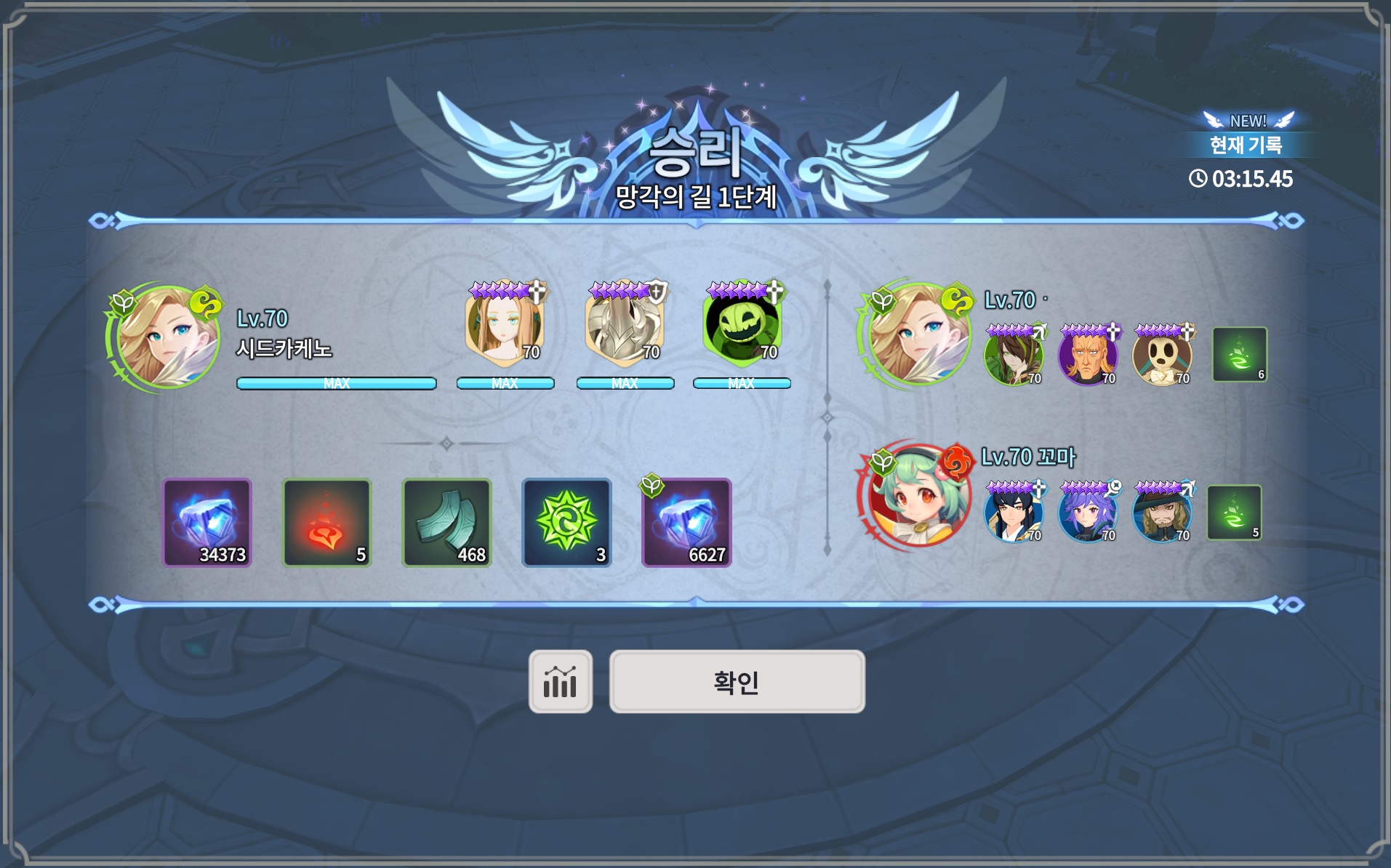Screen dimensions: 1391x868
Task: Open the green leaf item numbered 6
Action: click(1239, 355)
